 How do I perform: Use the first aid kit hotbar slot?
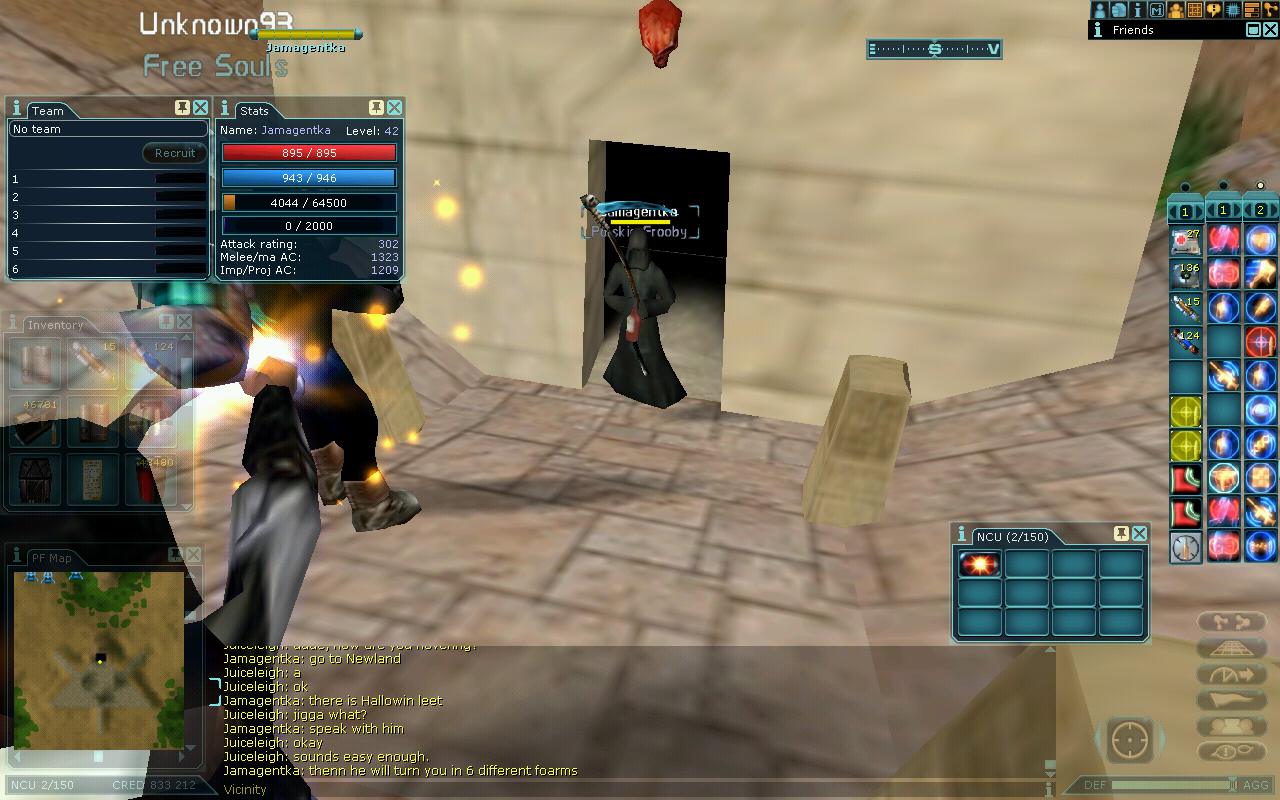[1186, 241]
